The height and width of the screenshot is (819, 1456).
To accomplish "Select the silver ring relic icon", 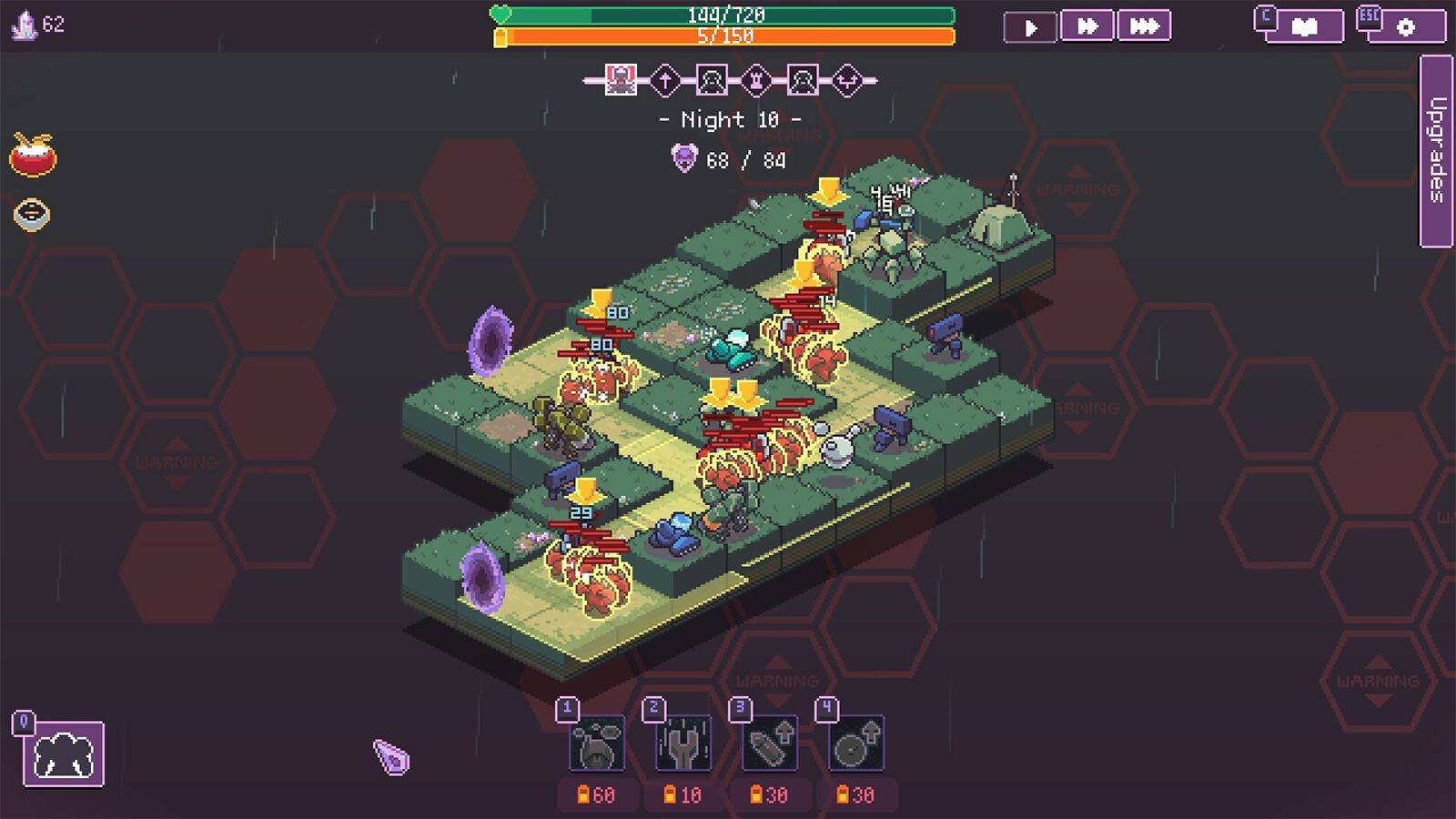I will 32,215.
